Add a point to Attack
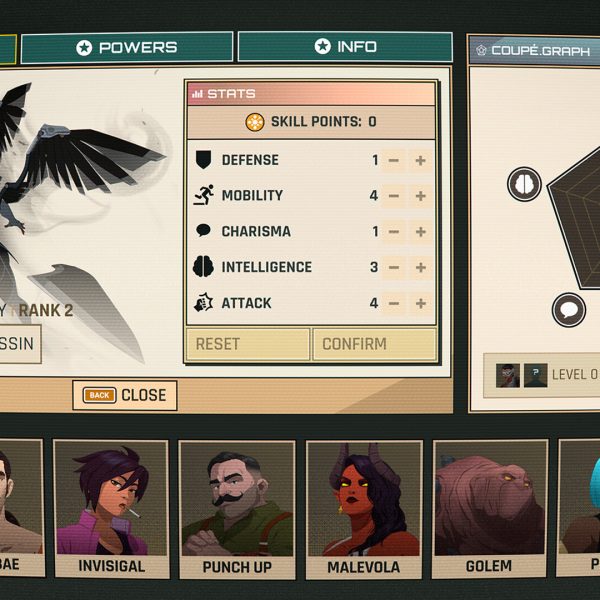The height and width of the screenshot is (600, 600). click(x=421, y=303)
